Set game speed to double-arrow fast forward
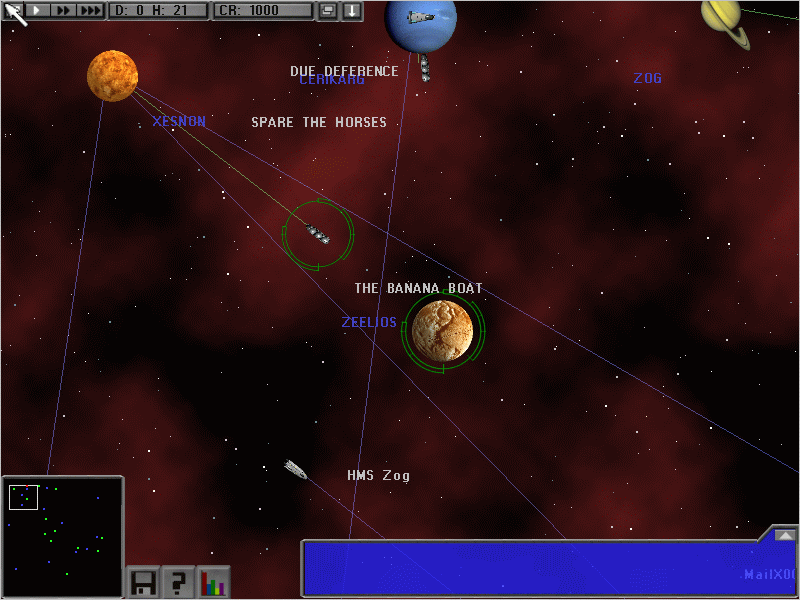The image size is (800, 600). (x=62, y=10)
